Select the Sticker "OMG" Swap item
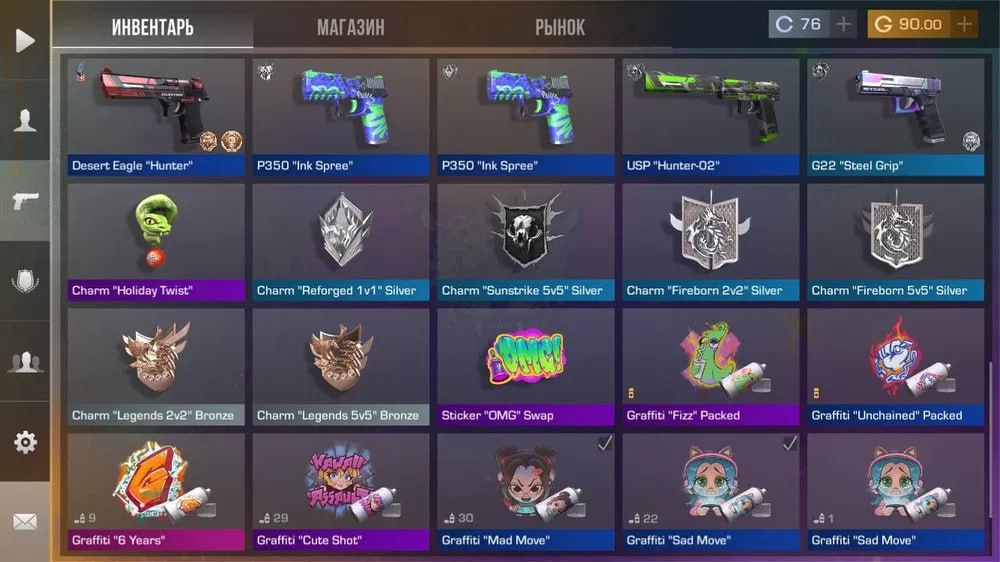 click(x=526, y=367)
